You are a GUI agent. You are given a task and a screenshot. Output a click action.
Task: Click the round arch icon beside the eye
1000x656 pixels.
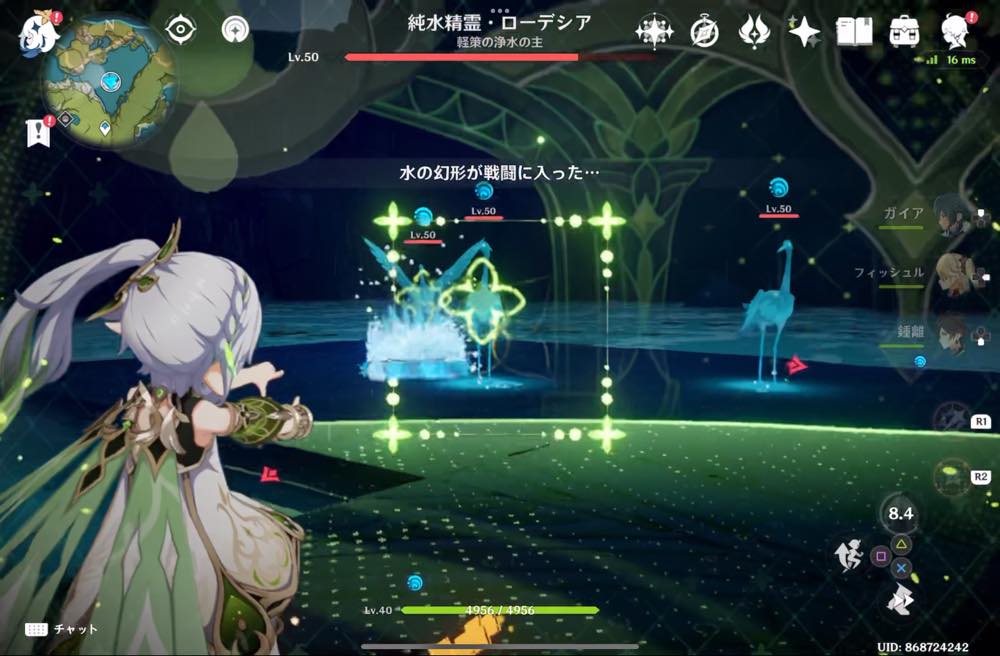(x=236, y=30)
